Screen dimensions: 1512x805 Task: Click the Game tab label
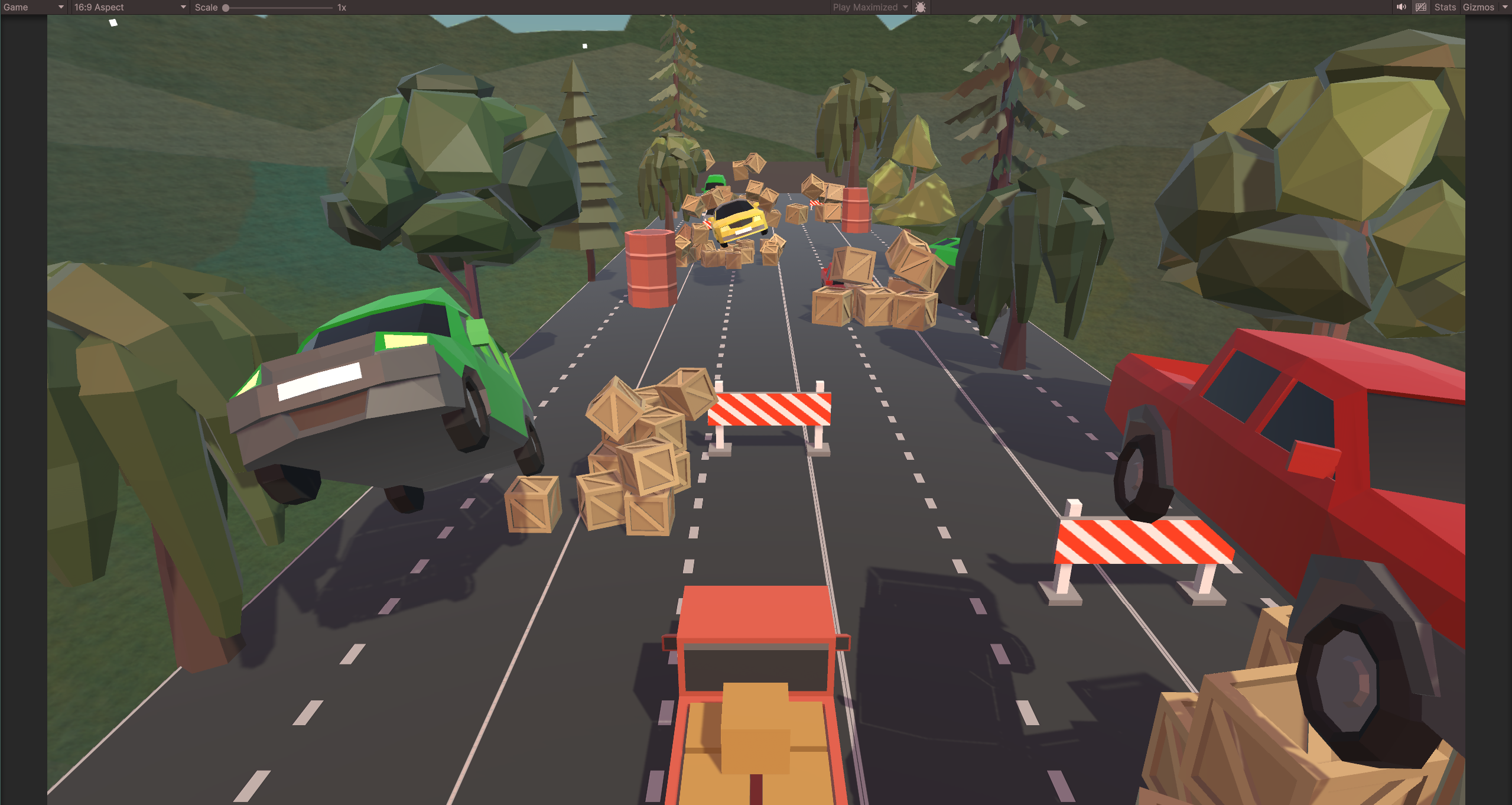[15, 7]
